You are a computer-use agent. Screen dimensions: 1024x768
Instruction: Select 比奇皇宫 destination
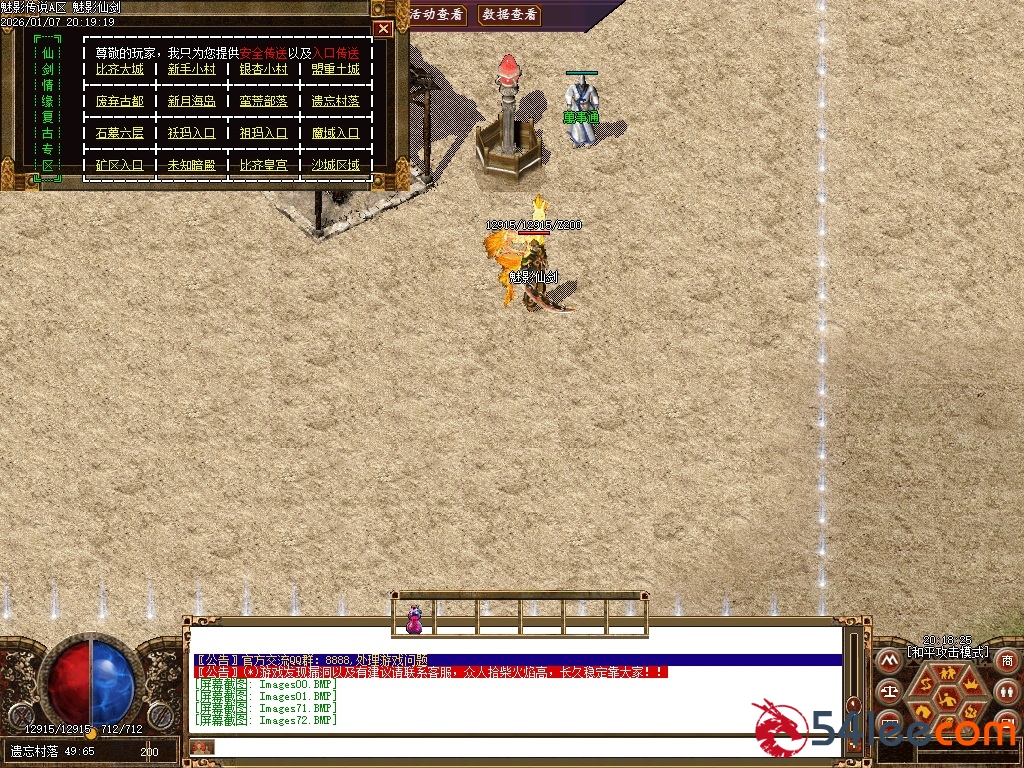[263, 165]
